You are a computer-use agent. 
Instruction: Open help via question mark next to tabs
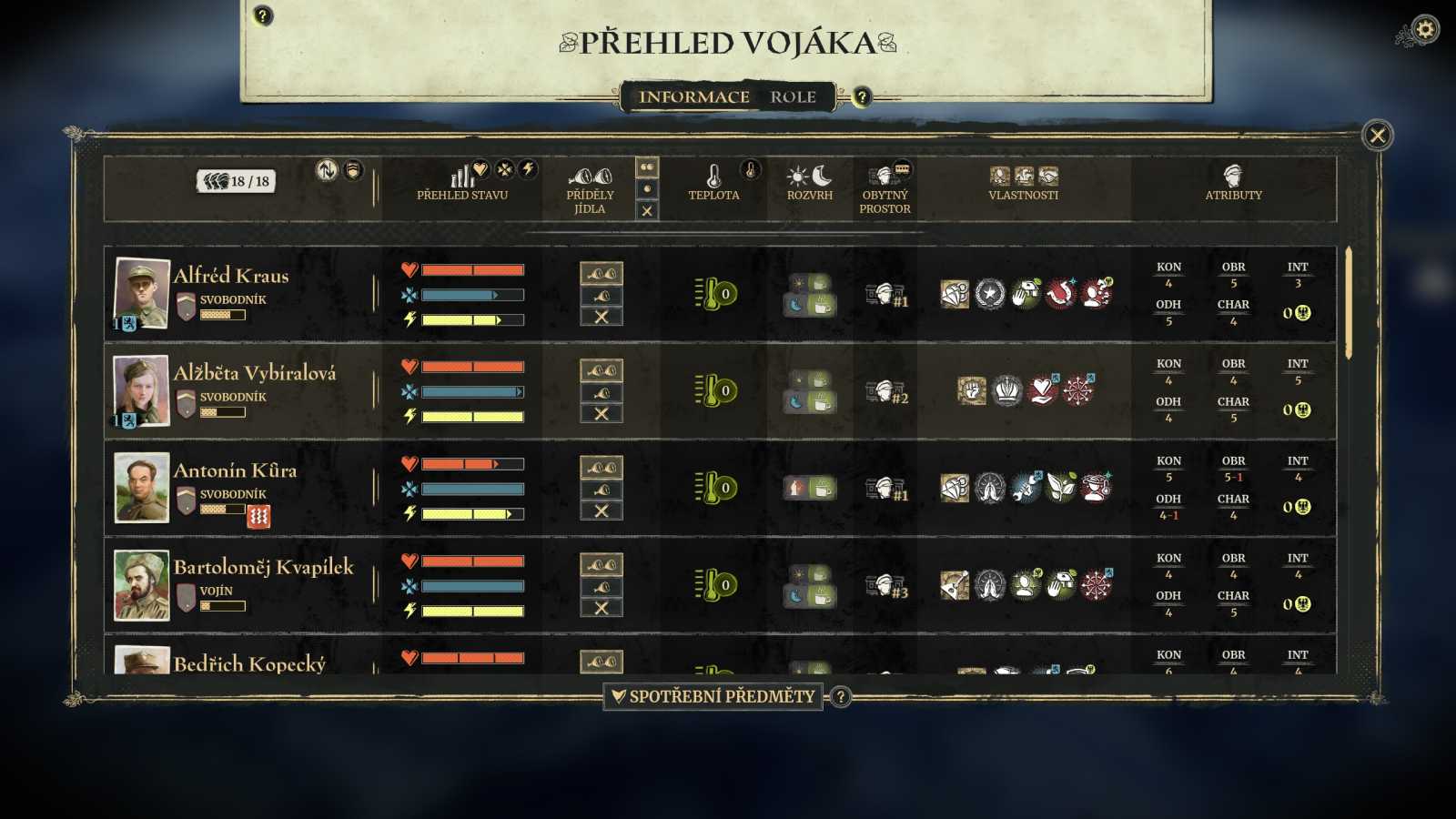point(862,96)
